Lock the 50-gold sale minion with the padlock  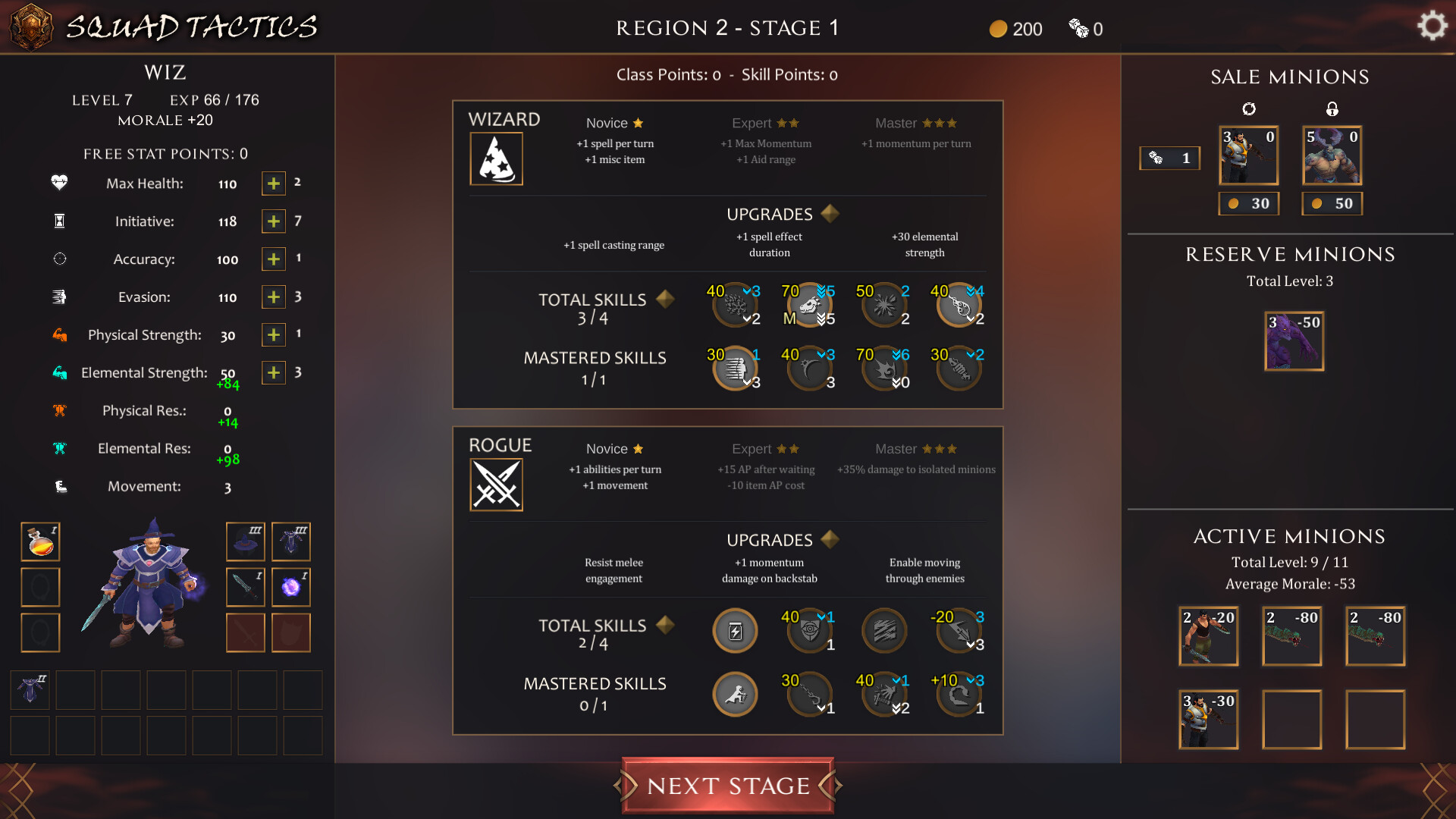[1332, 108]
